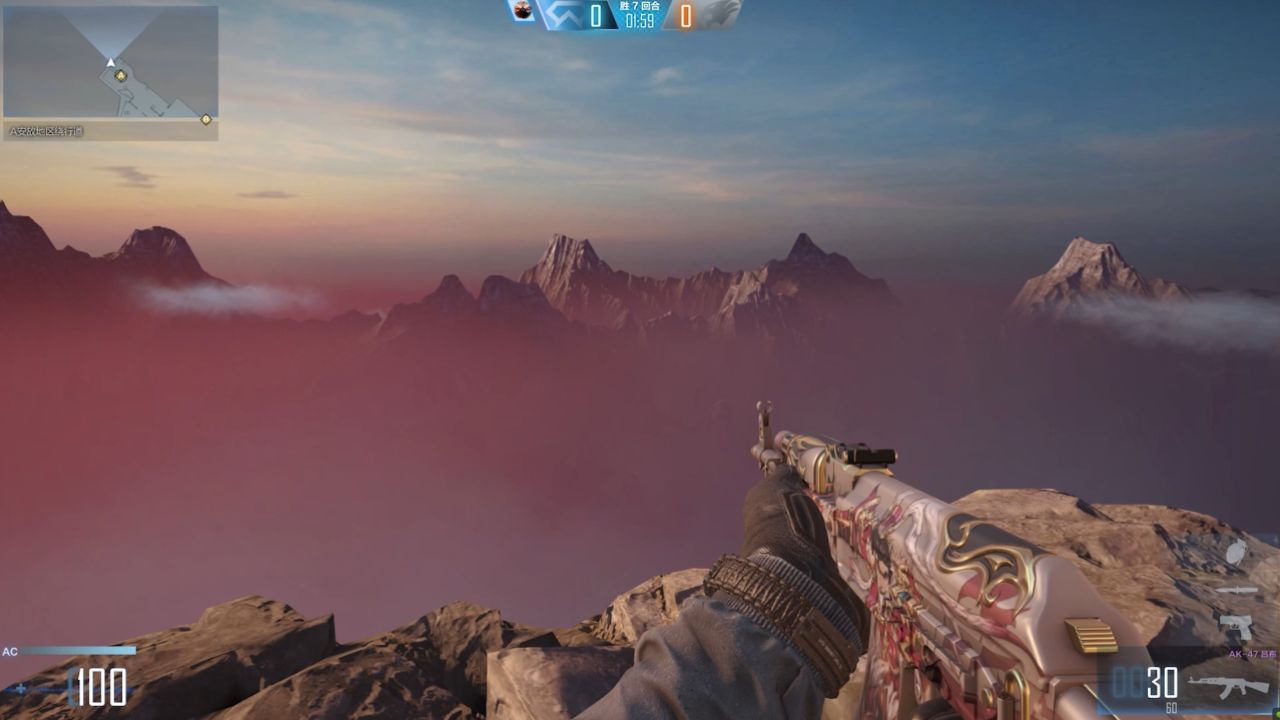
Task: Choose the pistol sidearm slot
Action: 1236,627
